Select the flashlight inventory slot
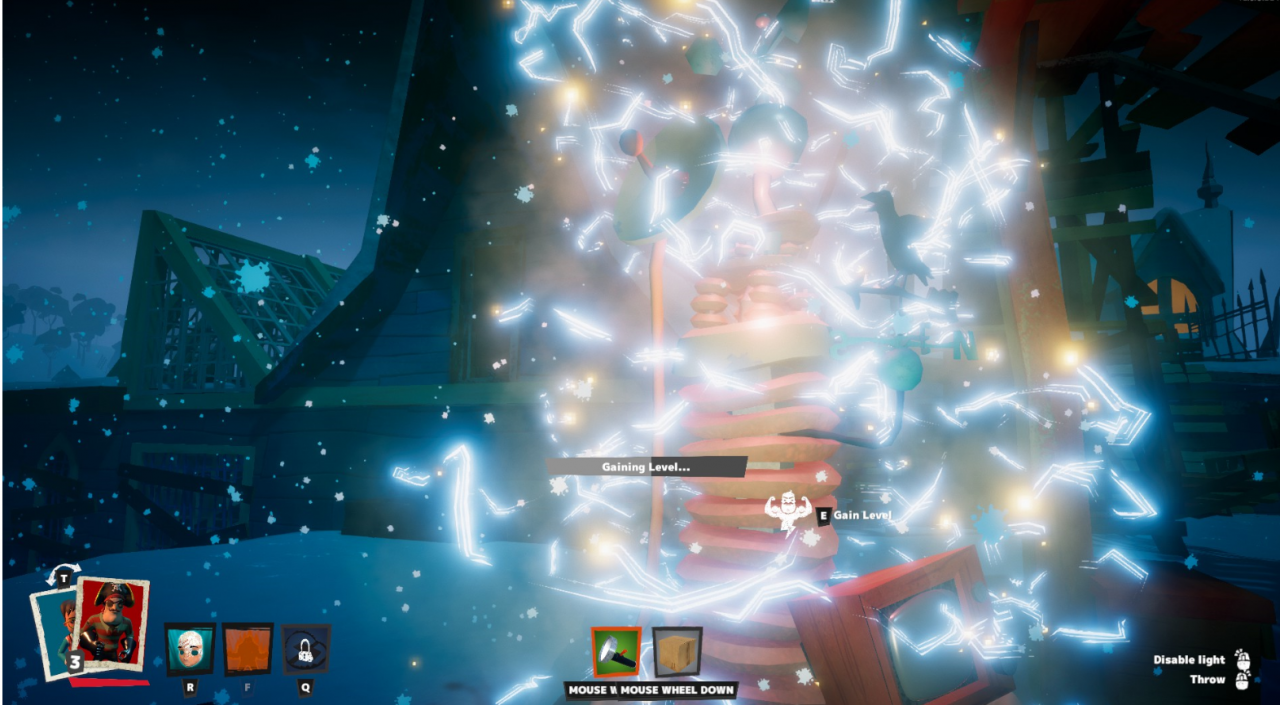This screenshot has height=705, width=1280. 615,652
